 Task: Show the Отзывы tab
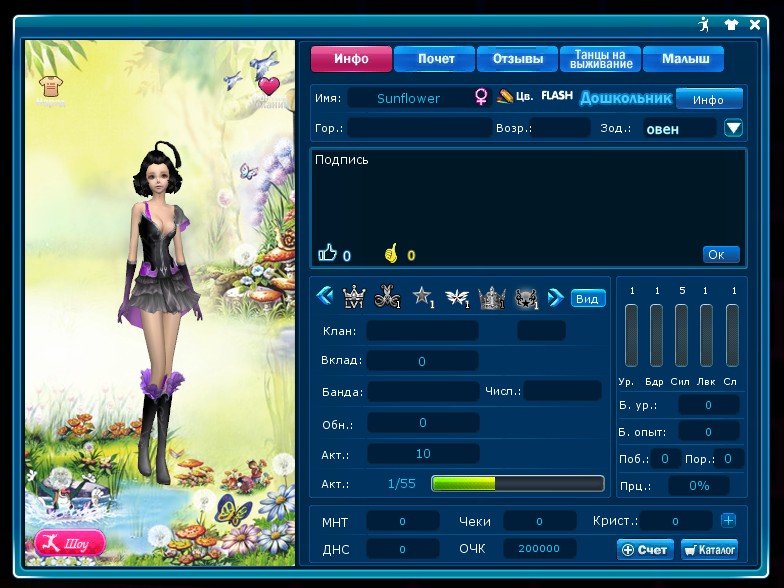[x=518, y=59]
